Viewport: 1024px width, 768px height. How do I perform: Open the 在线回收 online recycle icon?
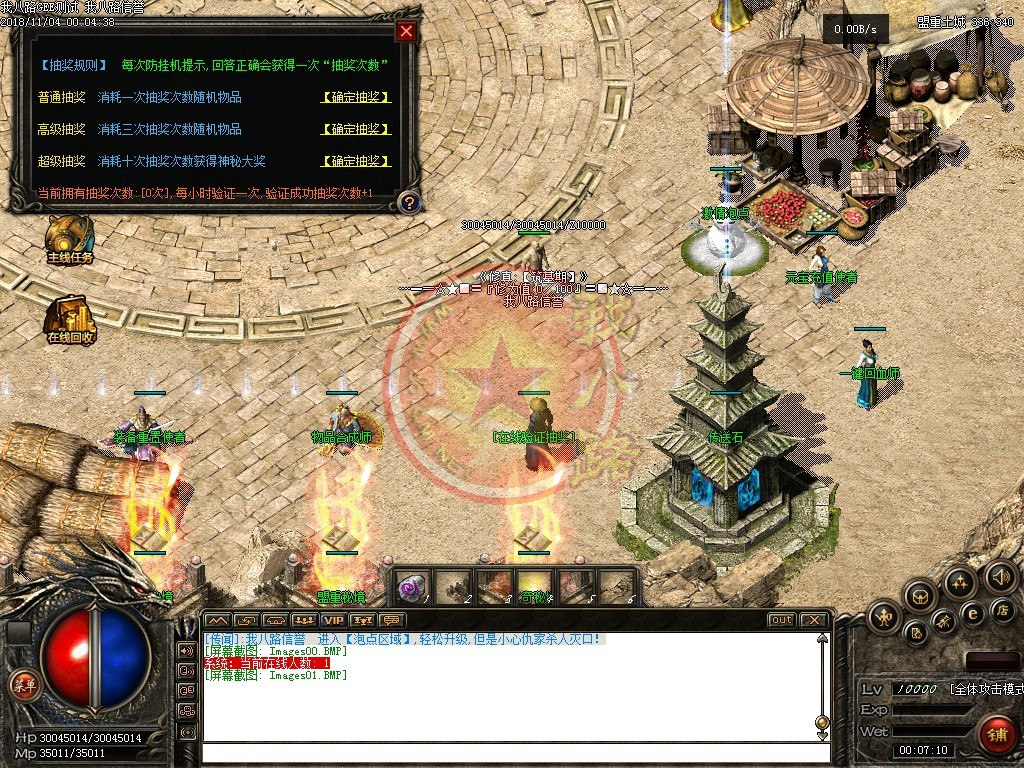point(70,318)
